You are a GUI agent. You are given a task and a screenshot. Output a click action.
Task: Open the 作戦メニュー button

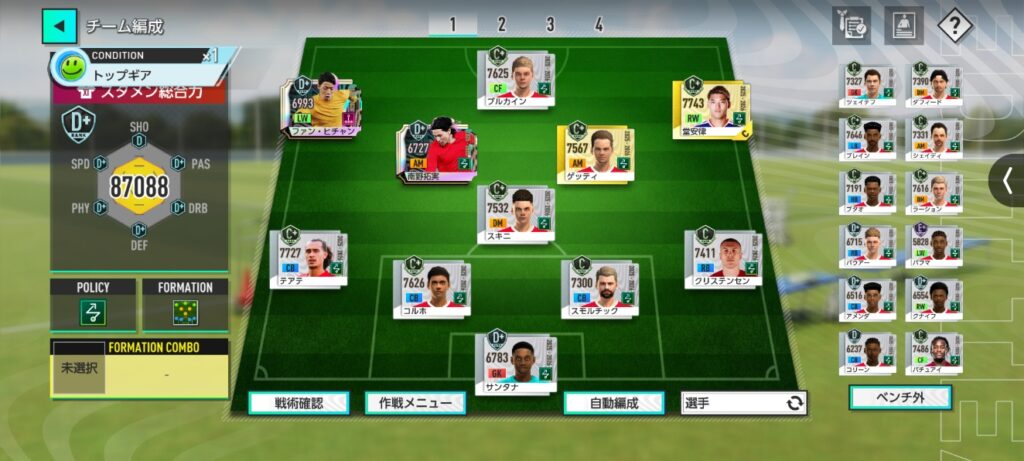point(415,403)
